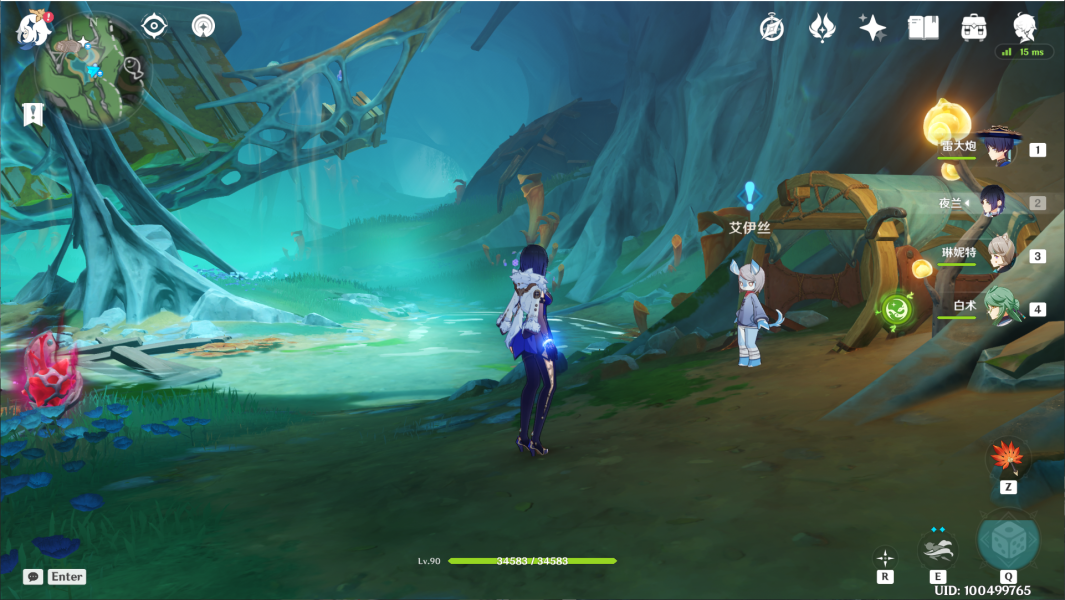Activate the elemental skill icon
Screen dimensions: 1065x600
pos(938,548)
